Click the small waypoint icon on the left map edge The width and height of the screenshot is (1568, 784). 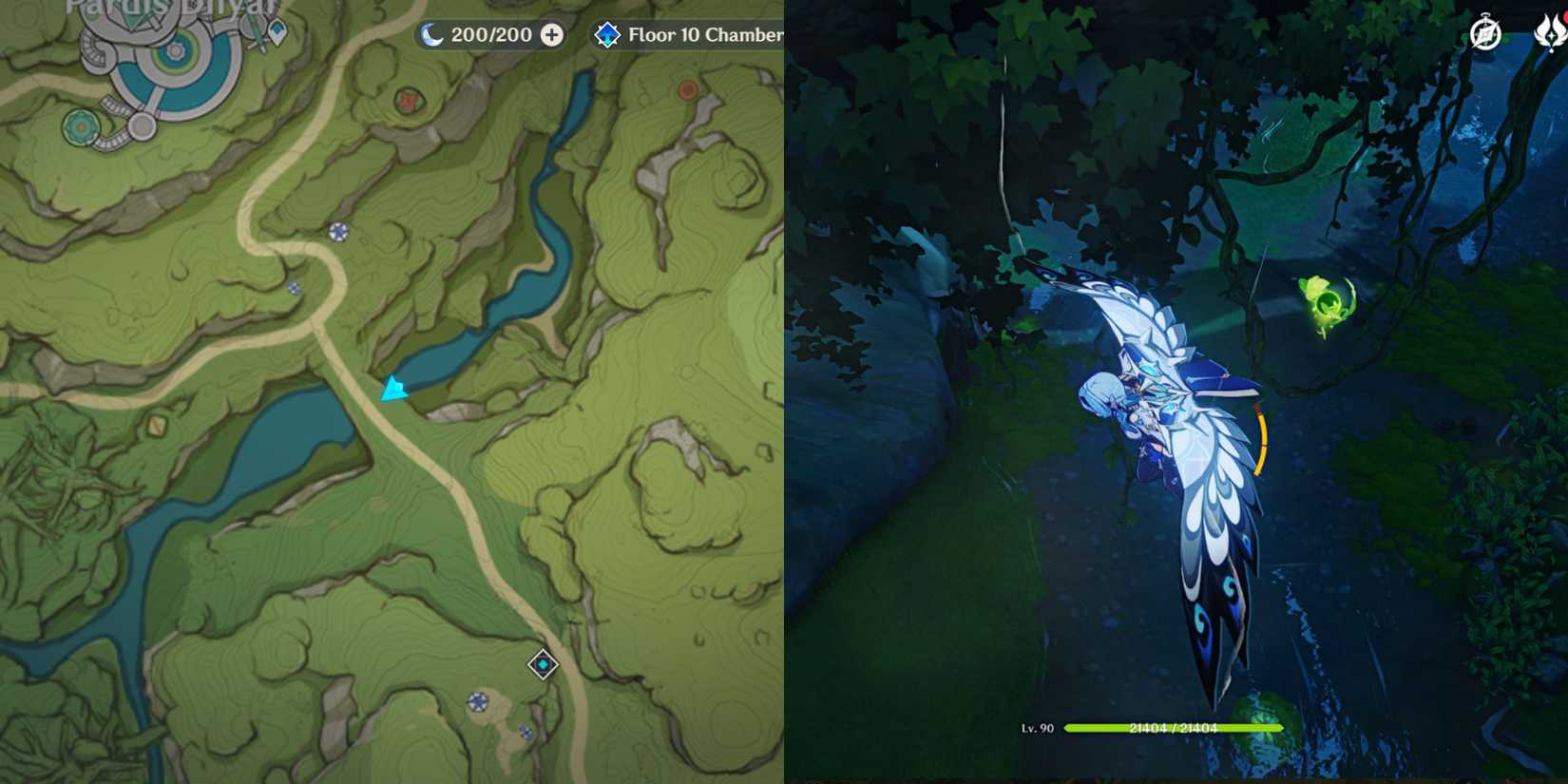[x=295, y=287]
